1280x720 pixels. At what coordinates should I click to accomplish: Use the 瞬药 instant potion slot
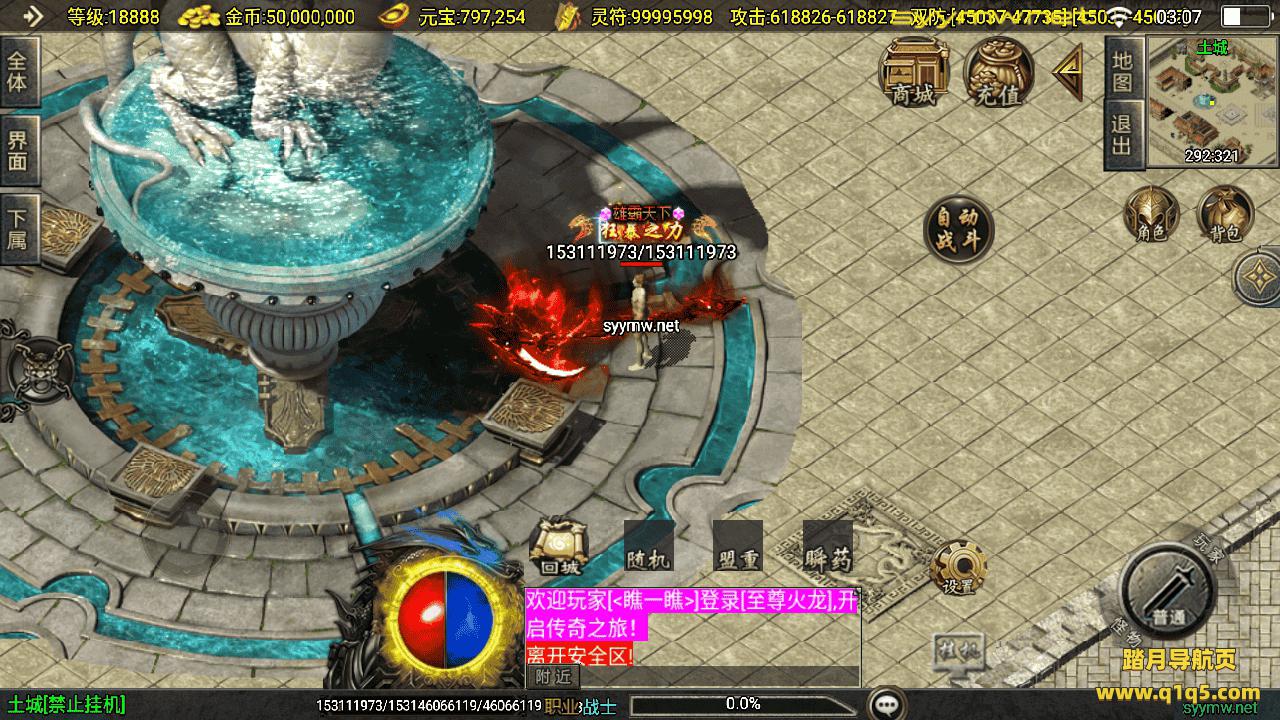[x=827, y=547]
